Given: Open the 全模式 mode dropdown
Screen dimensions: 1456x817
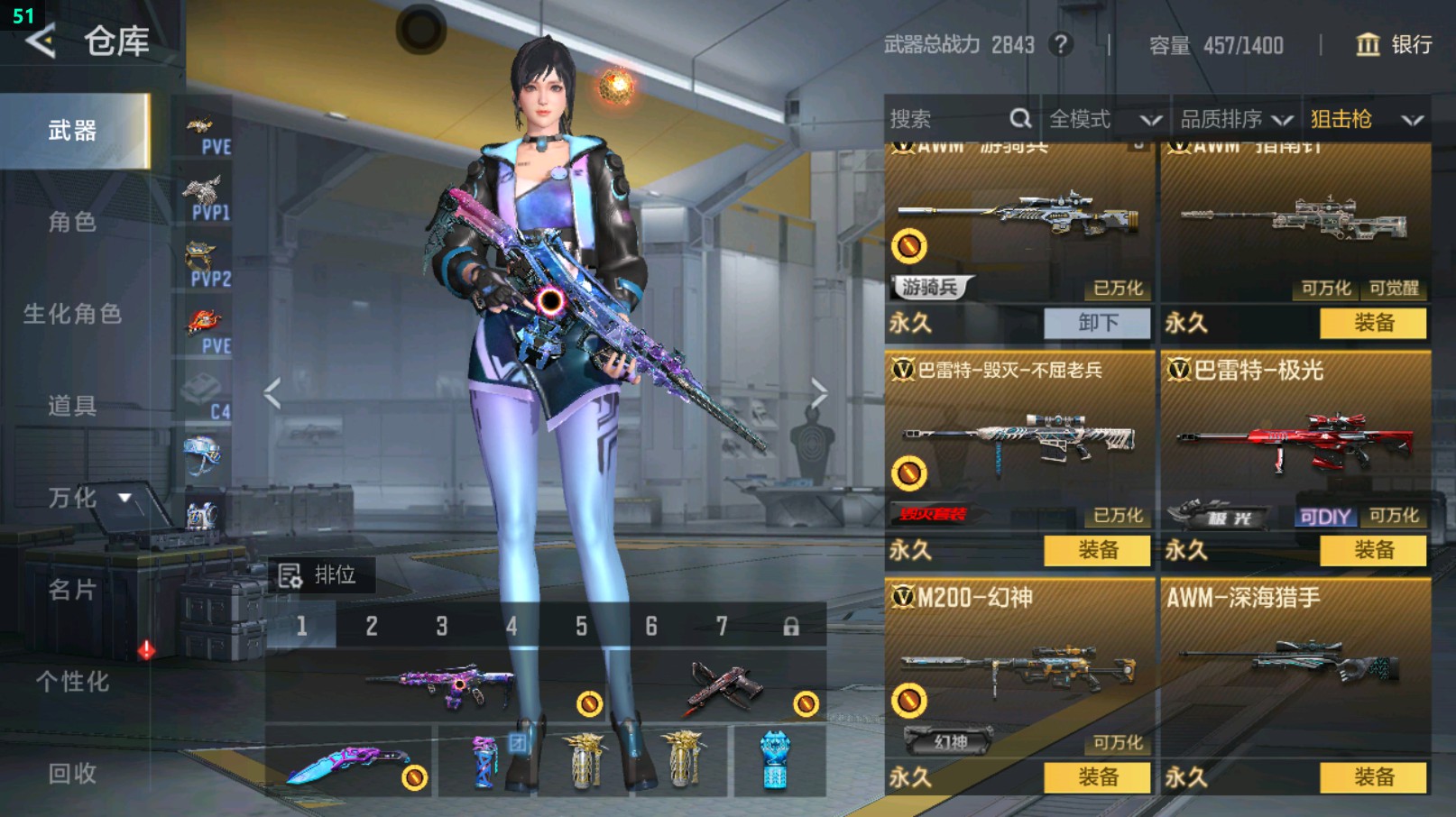Looking at the screenshot, I should point(1104,119).
